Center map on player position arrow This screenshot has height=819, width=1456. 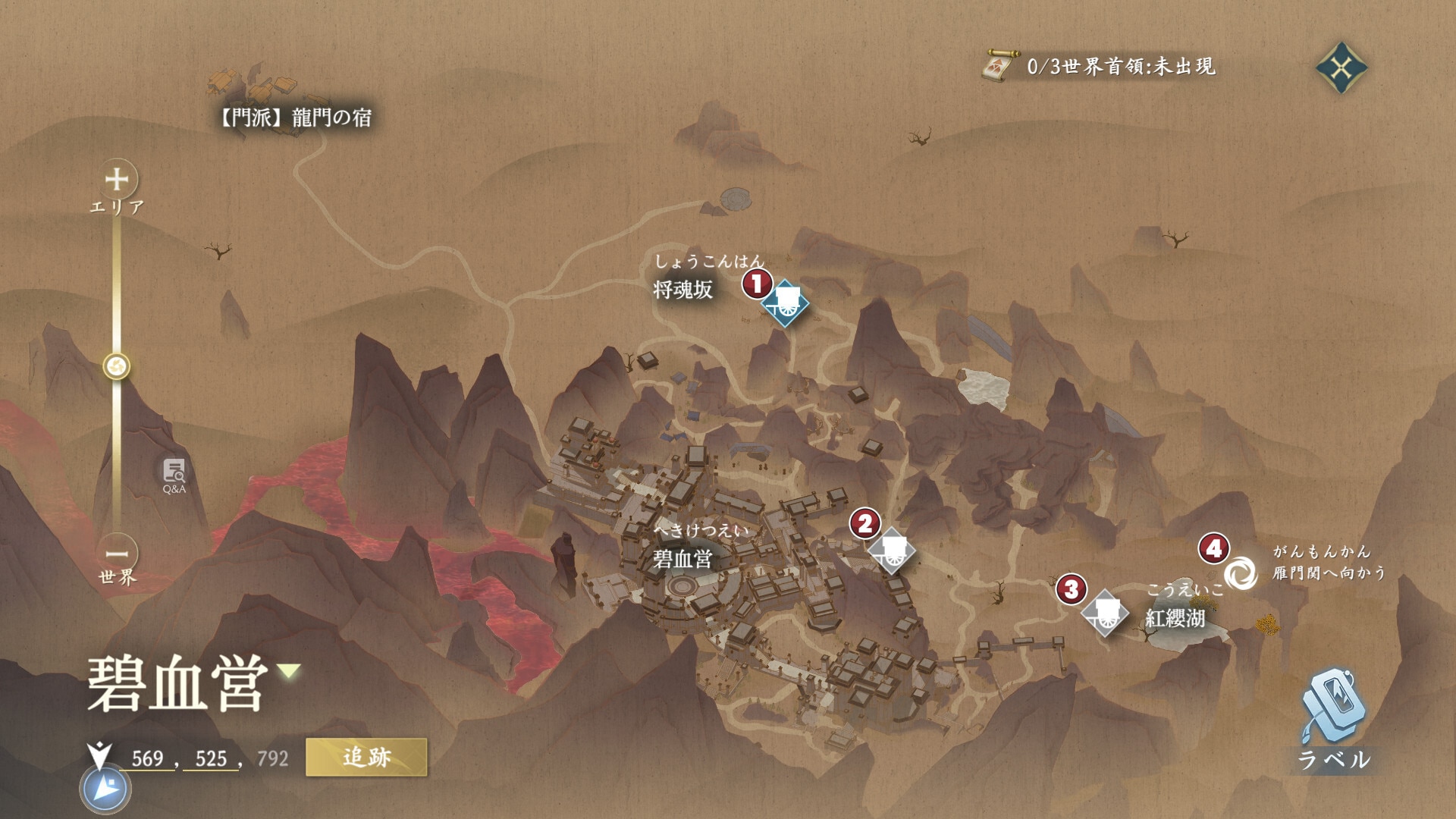coord(105,789)
